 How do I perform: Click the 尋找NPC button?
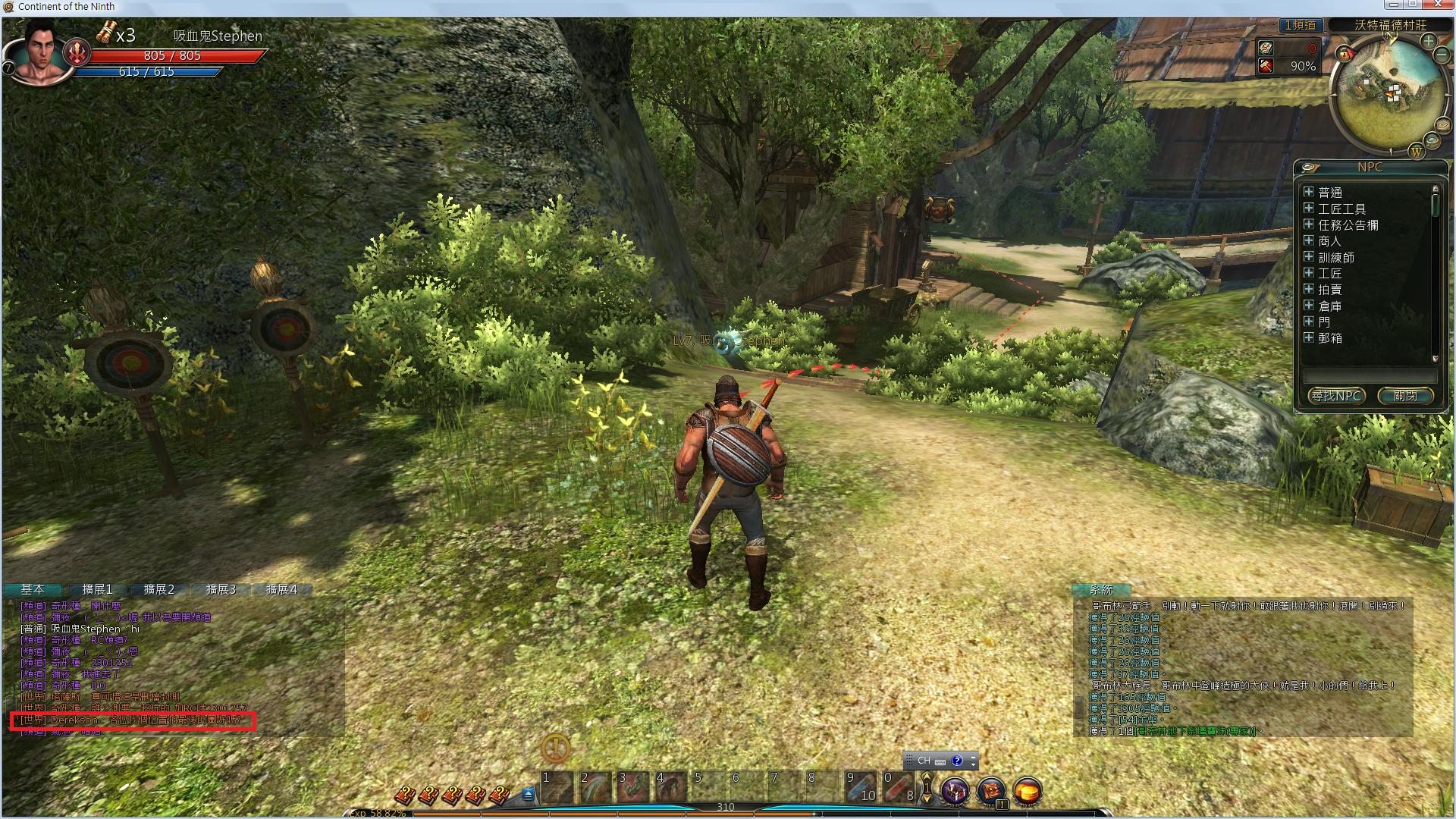[x=1336, y=396]
